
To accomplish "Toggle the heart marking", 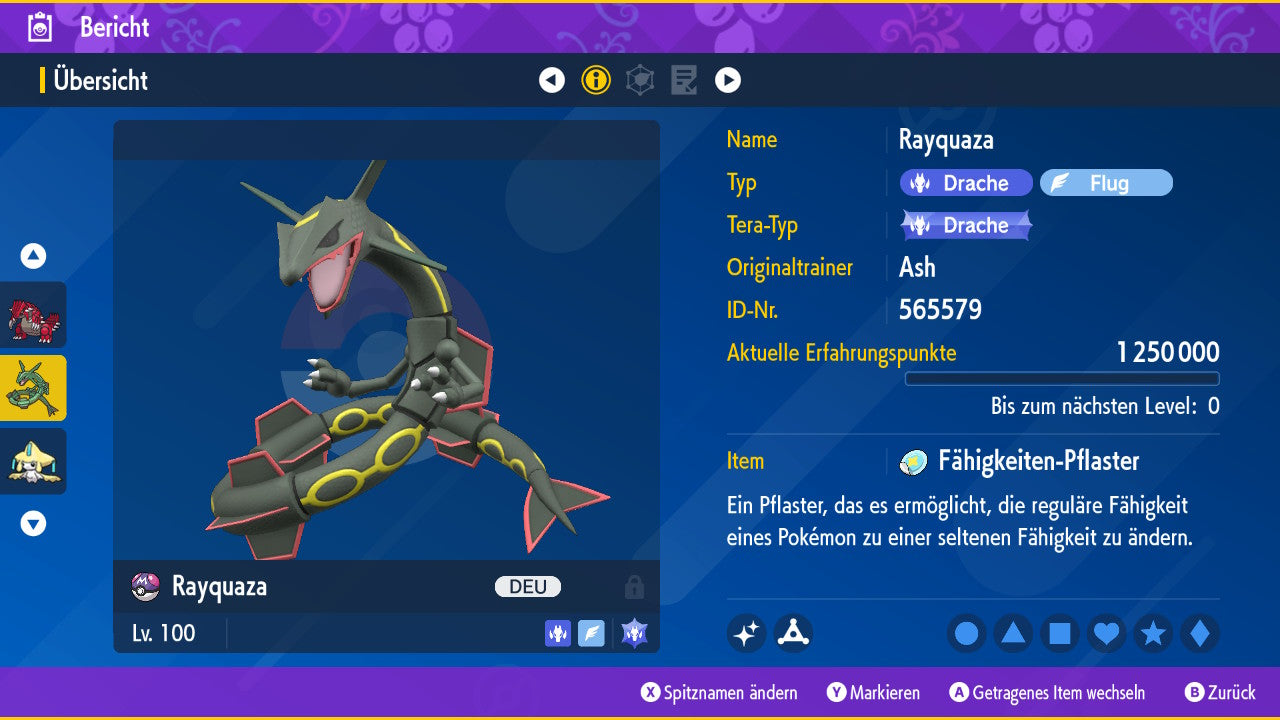I will [1106, 633].
